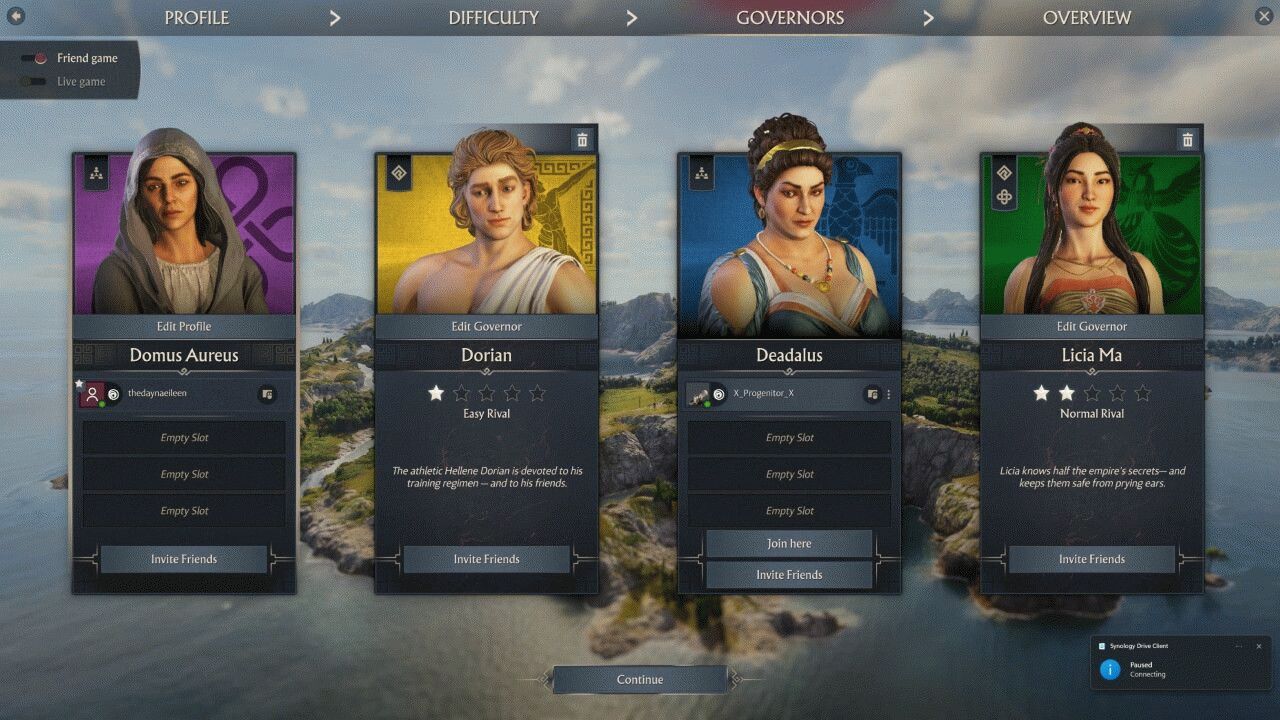This screenshot has height=720, width=1280.
Task: Open the options menu next to X_Progenitor_X
Action: point(888,393)
